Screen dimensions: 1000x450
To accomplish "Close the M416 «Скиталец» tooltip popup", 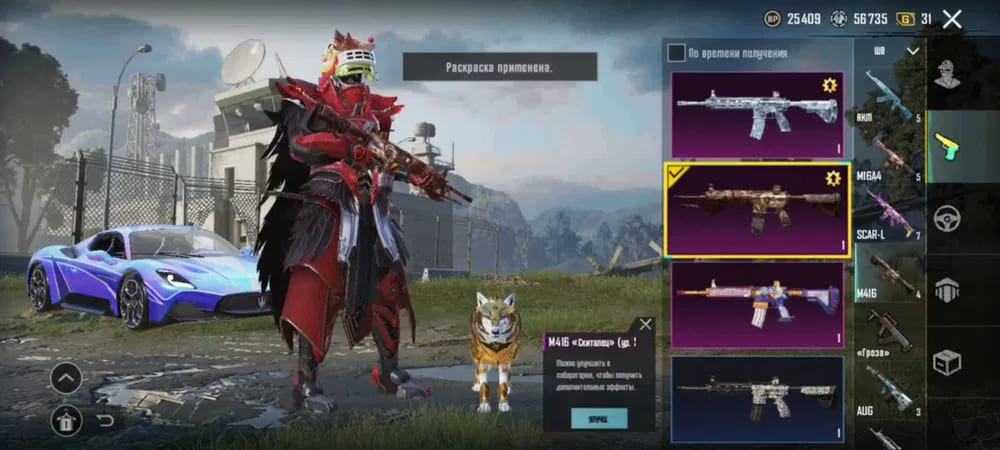I will tap(645, 325).
